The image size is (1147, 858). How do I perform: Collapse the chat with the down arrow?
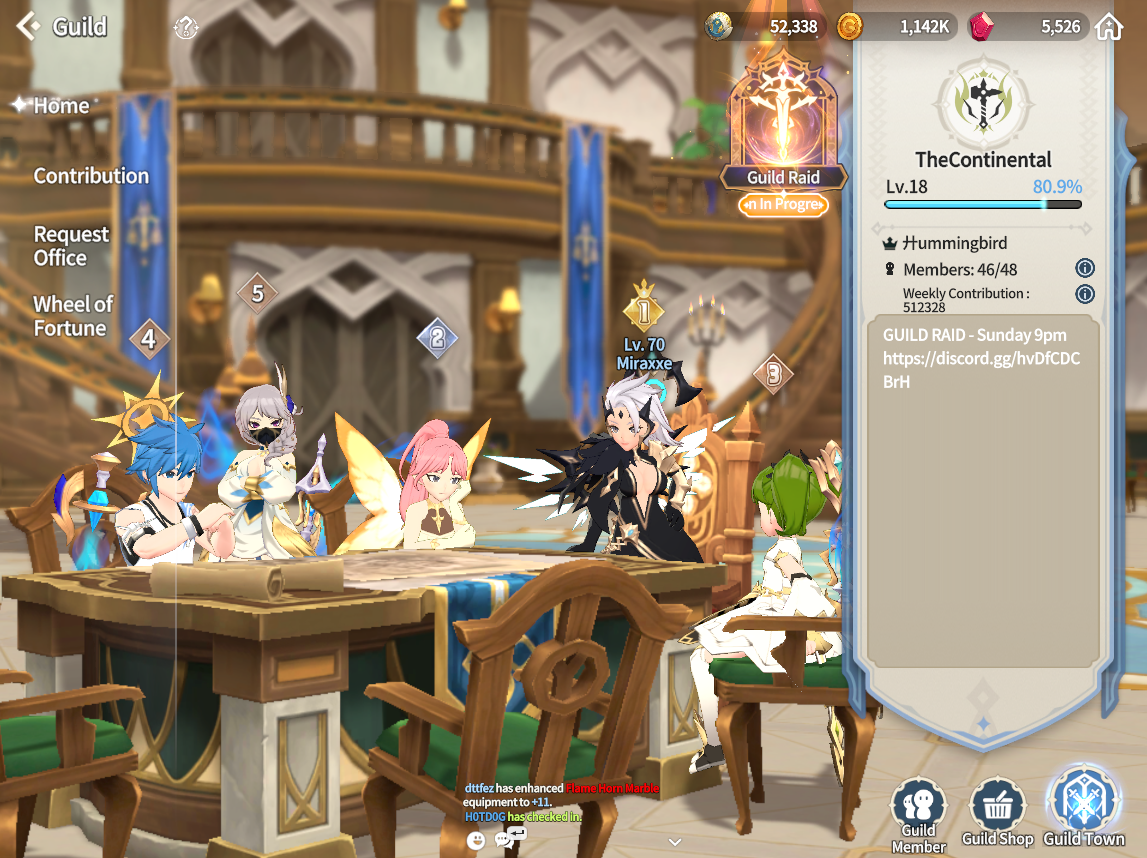pos(675,842)
